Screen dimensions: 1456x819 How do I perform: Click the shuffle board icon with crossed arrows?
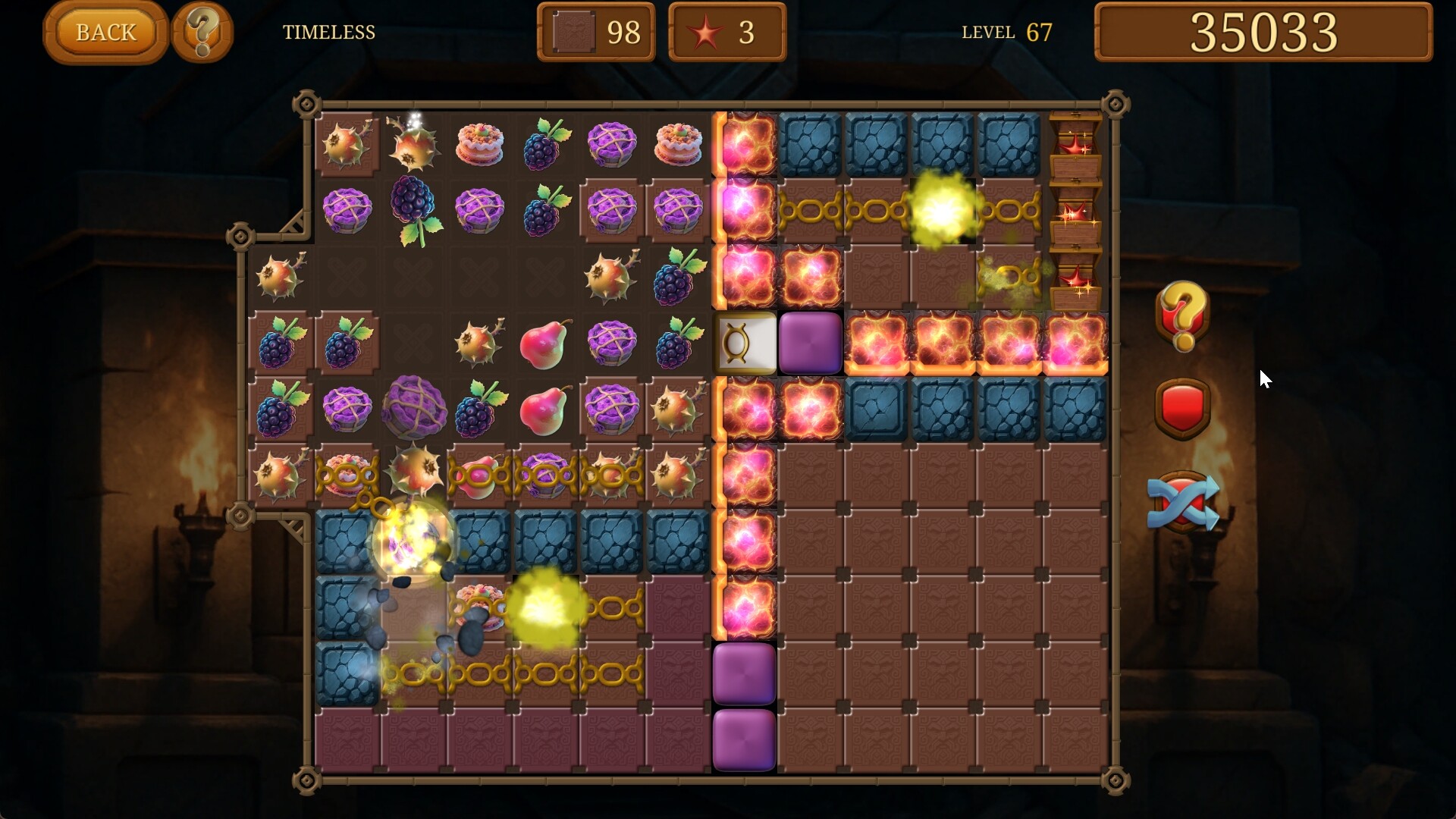(1181, 503)
